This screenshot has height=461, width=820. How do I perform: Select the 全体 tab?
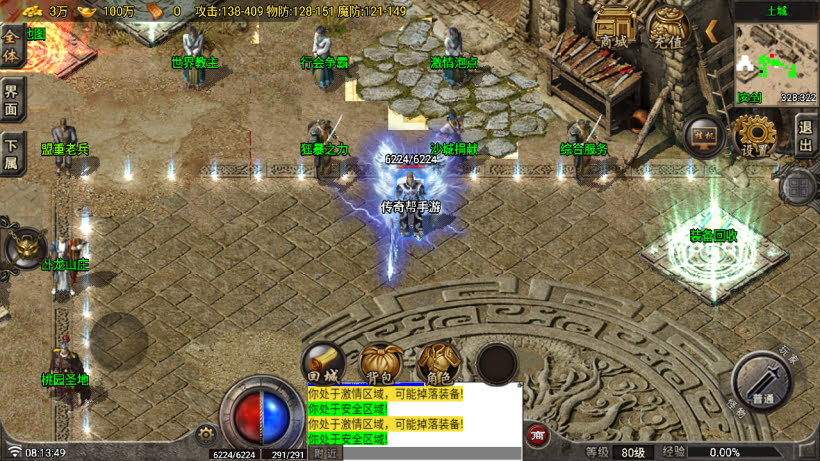click(x=10, y=45)
